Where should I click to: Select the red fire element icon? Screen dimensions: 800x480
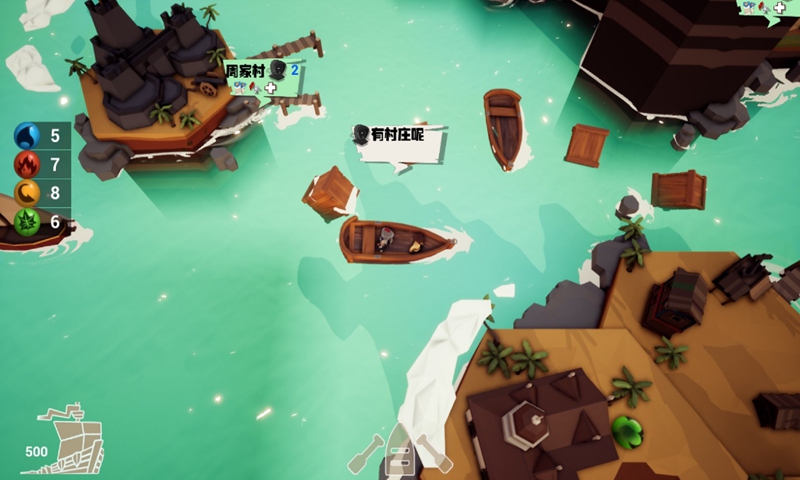pyautogui.click(x=27, y=164)
